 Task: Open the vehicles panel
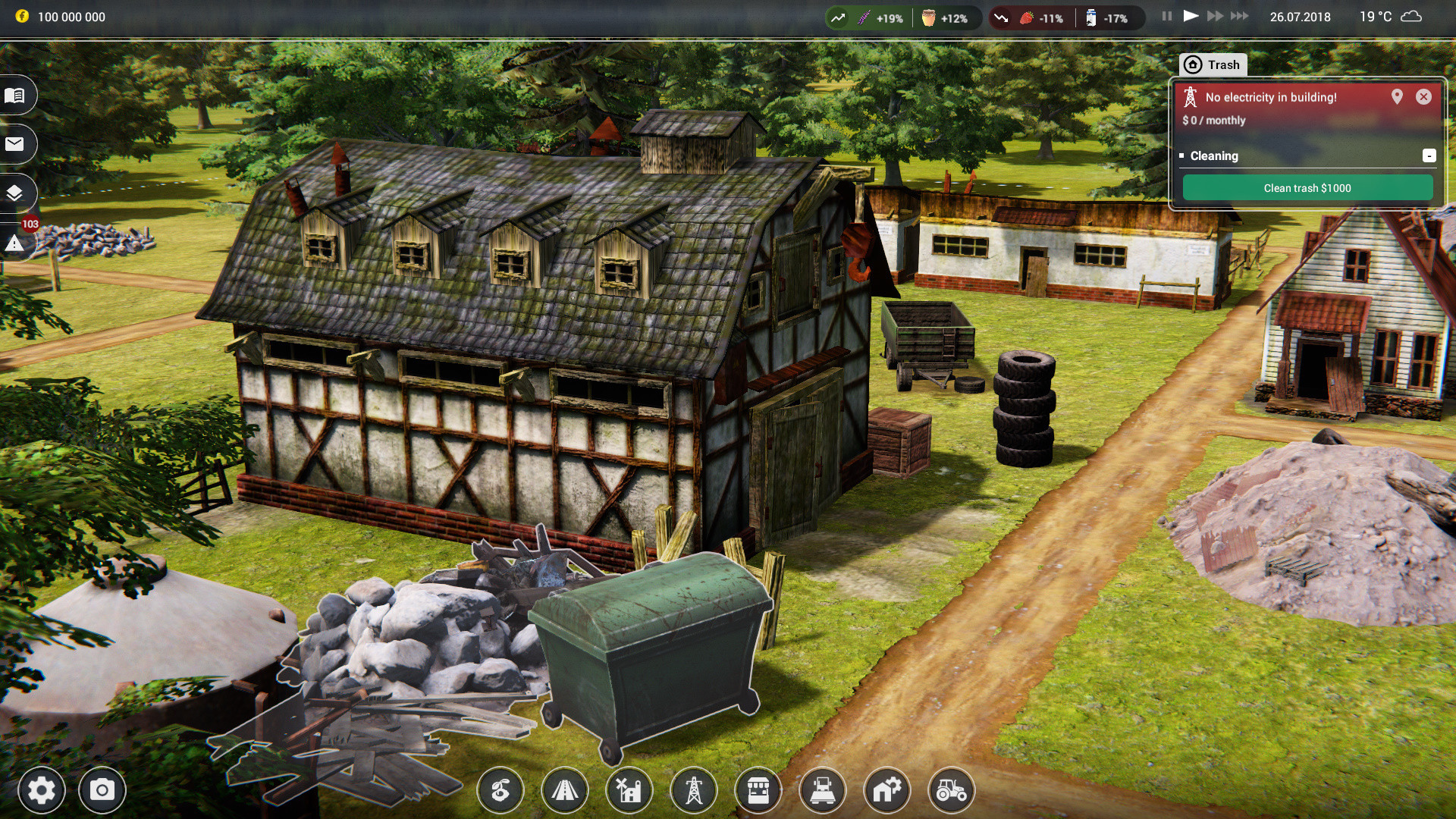[823, 790]
